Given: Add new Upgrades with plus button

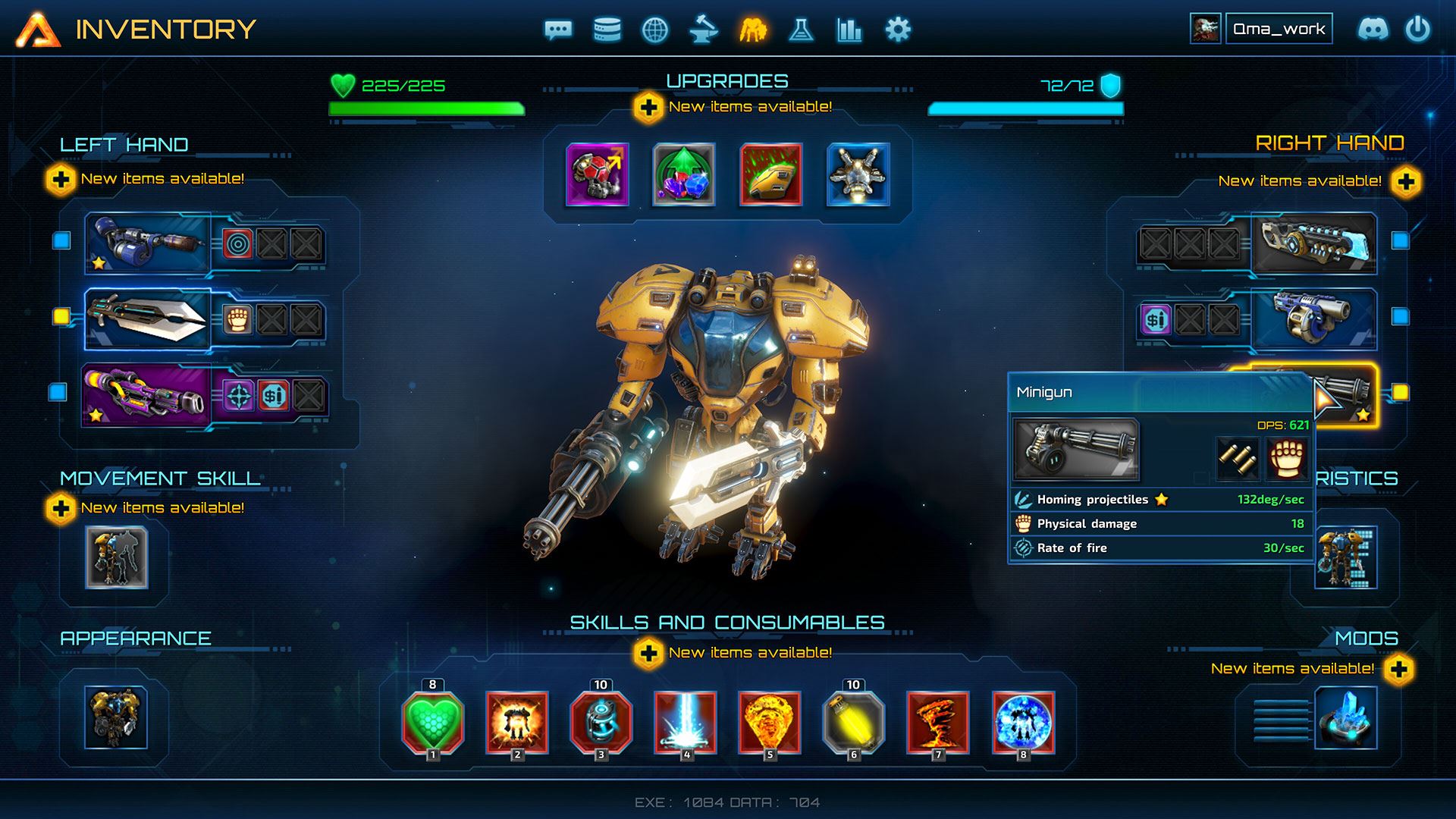Looking at the screenshot, I should click(648, 108).
